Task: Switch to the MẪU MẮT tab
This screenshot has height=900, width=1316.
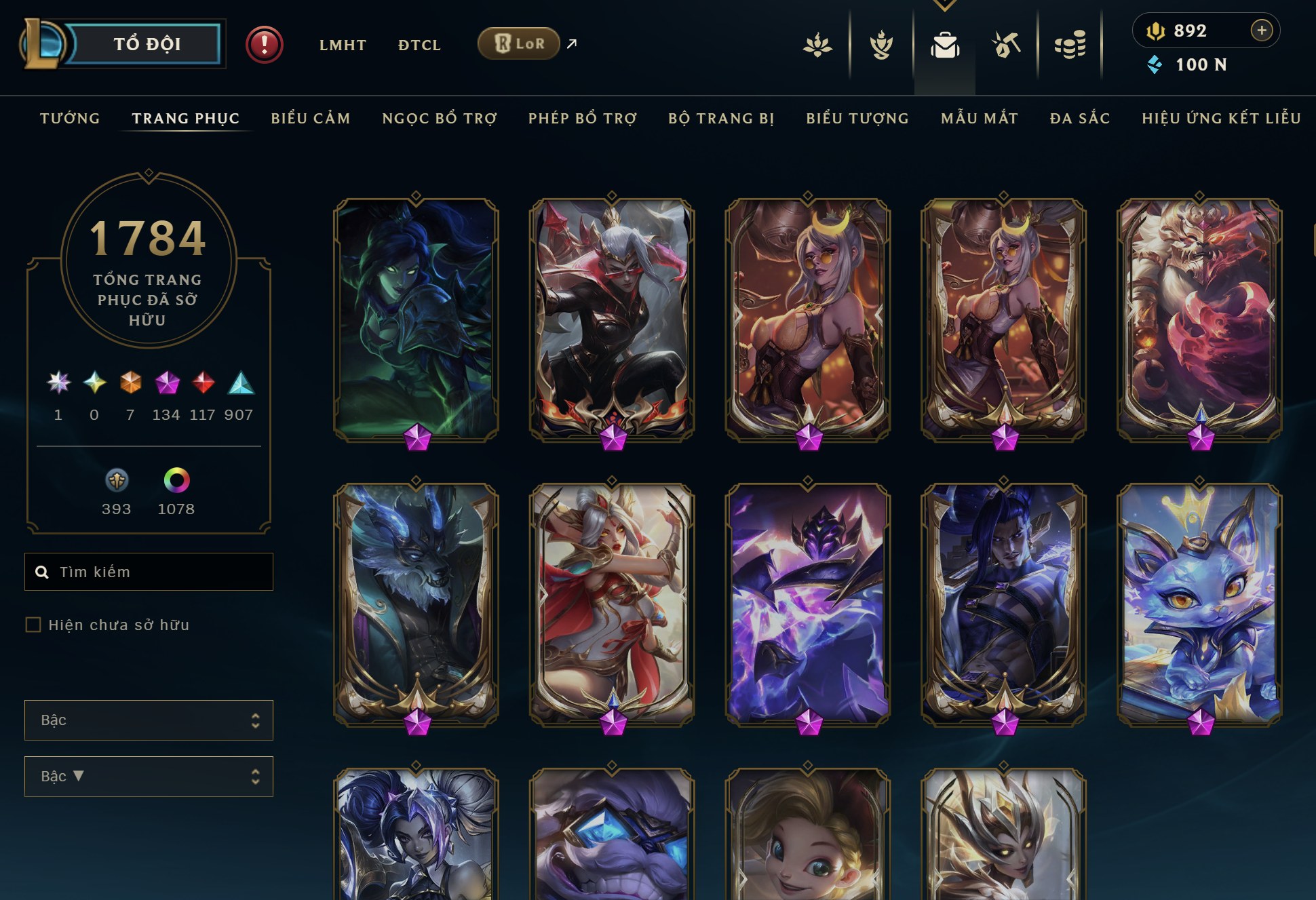Action: 979,118
